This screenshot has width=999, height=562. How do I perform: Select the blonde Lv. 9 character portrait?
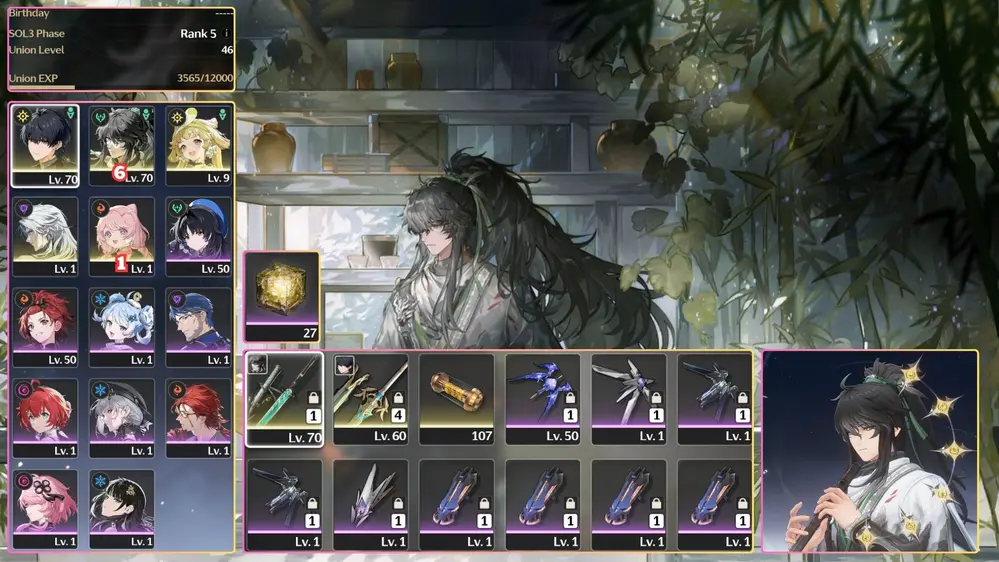click(x=199, y=146)
